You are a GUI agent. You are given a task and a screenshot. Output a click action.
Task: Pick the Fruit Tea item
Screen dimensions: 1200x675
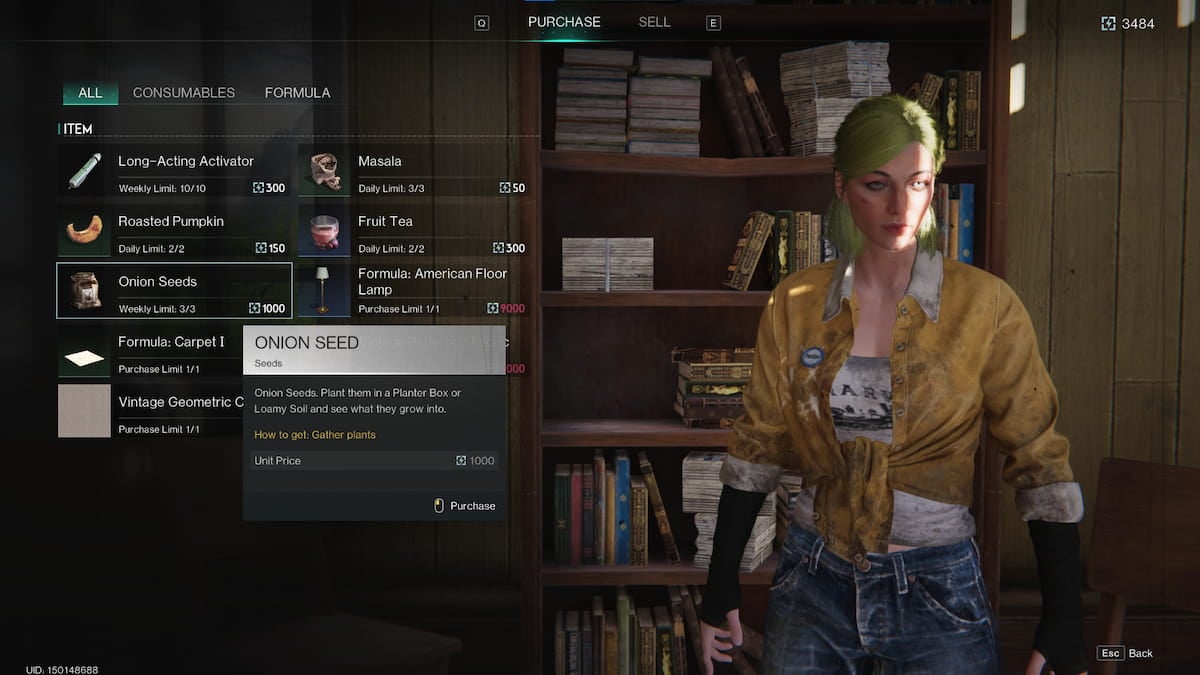coord(413,231)
